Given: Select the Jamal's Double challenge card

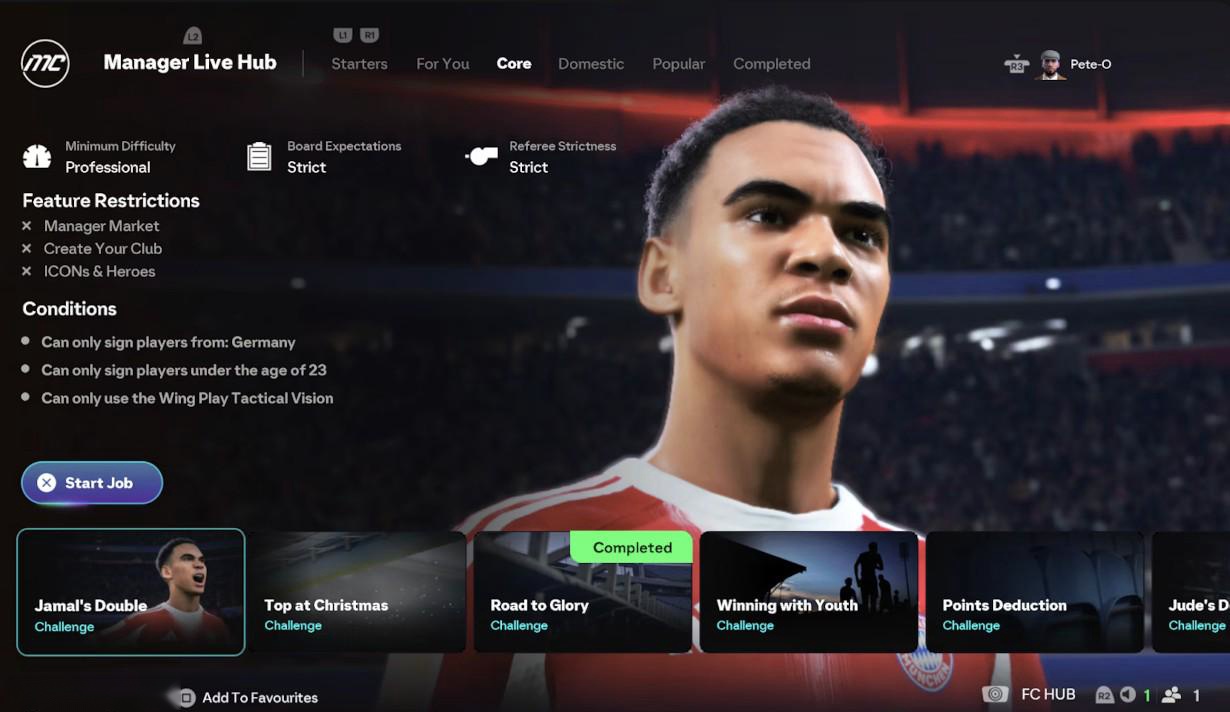Looking at the screenshot, I should click(x=131, y=592).
